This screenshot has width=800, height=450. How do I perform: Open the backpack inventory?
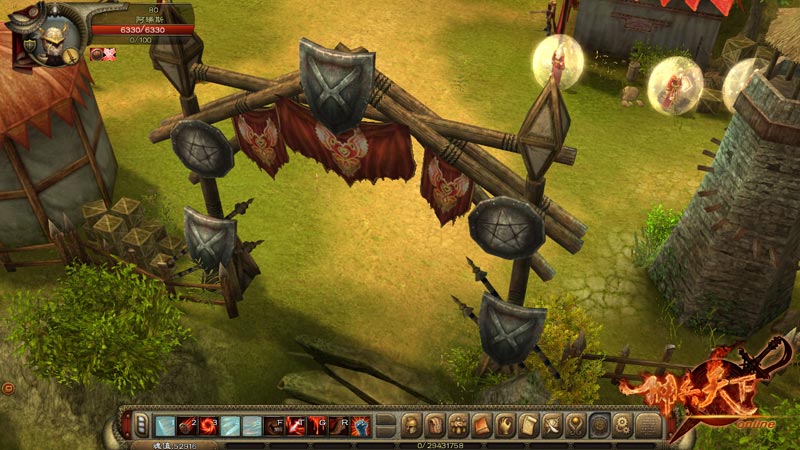[434, 425]
